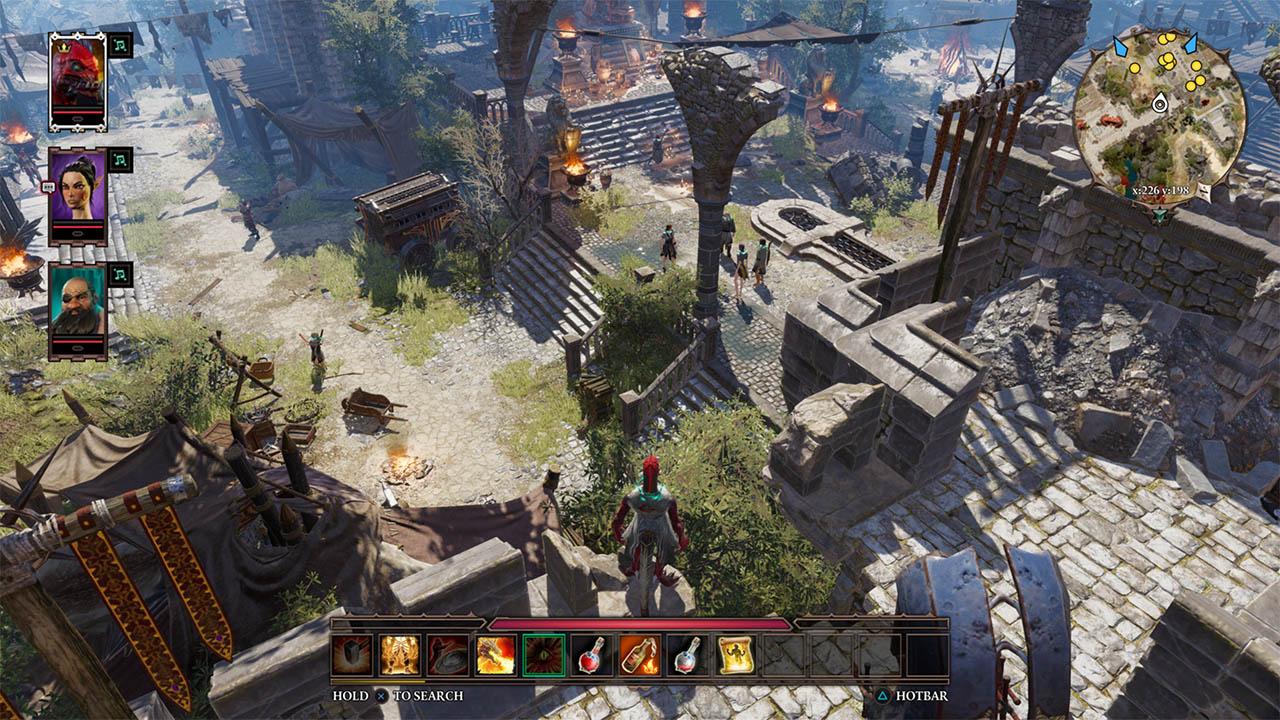The image size is (1280, 720).
Task: Use the molotov fire bottle item
Action: (639, 655)
